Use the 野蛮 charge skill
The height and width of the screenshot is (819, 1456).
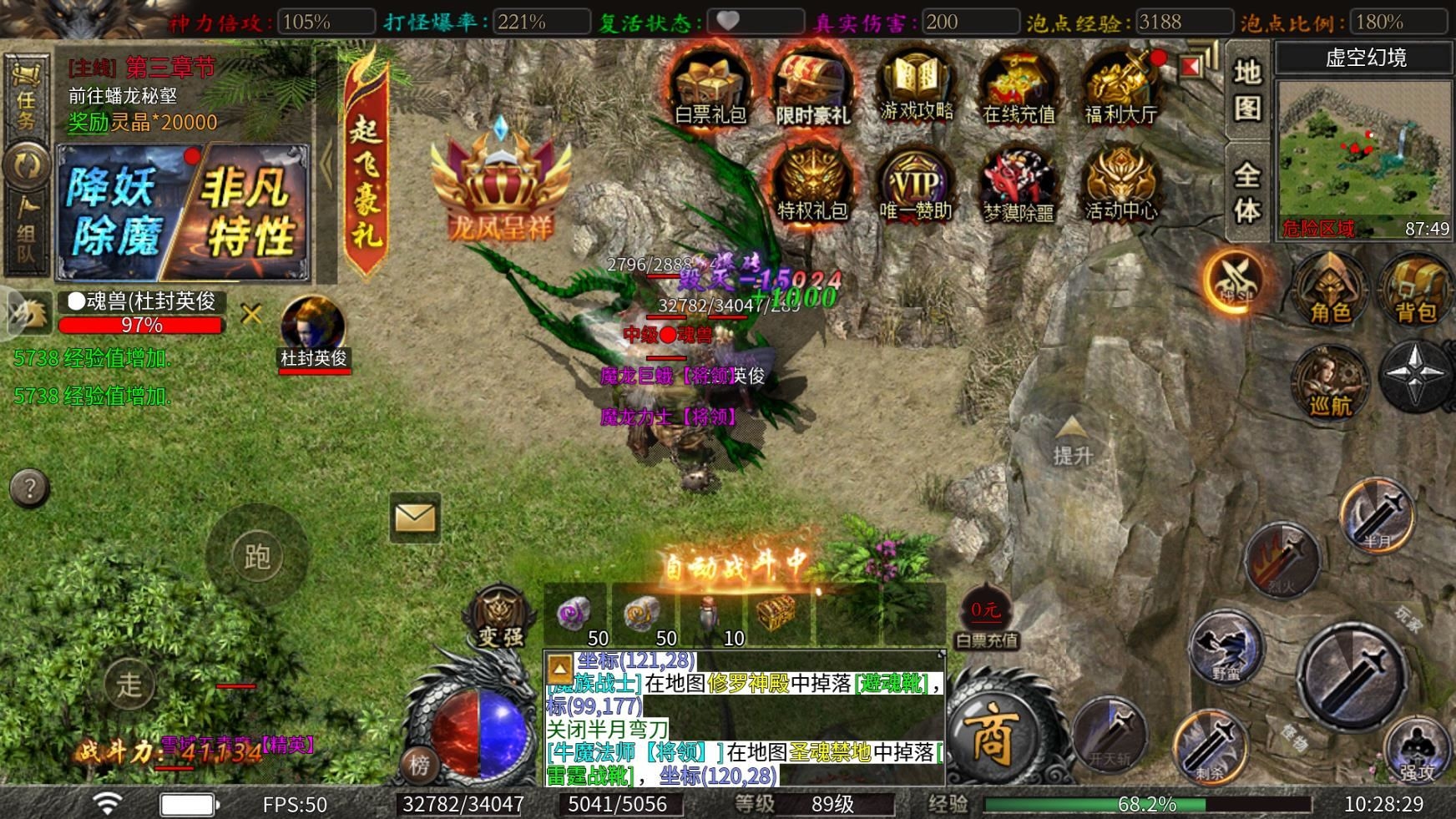click(x=1226, y=648)
